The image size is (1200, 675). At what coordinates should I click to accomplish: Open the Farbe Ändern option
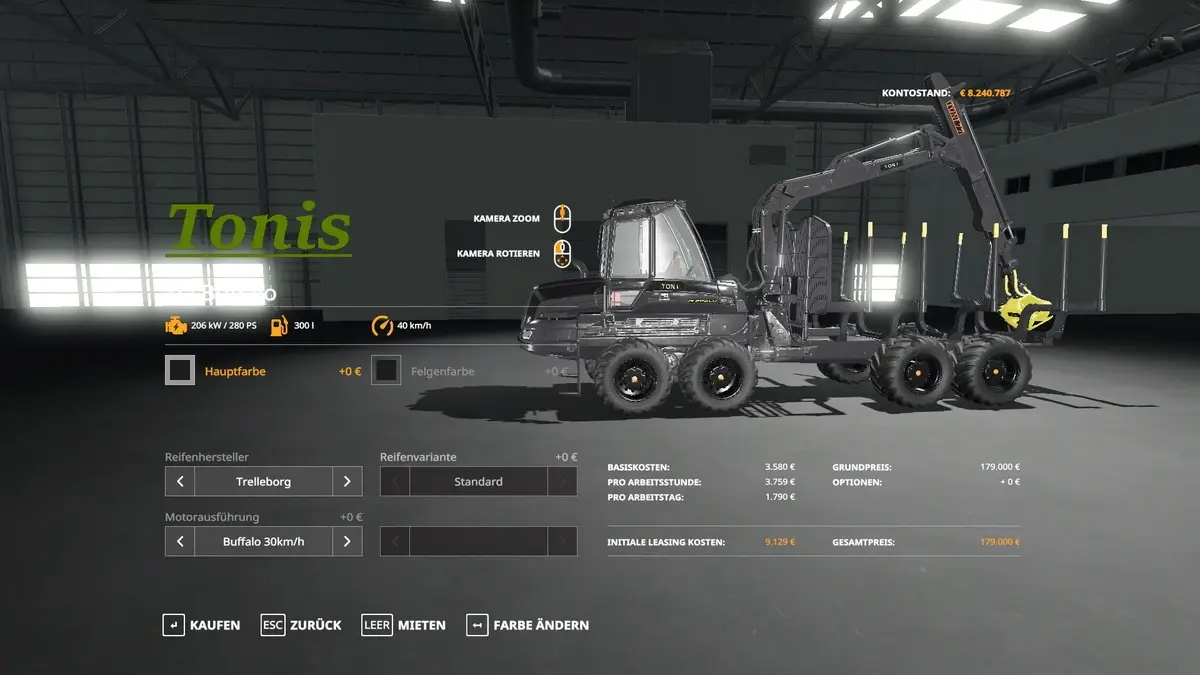pos(527,625)
